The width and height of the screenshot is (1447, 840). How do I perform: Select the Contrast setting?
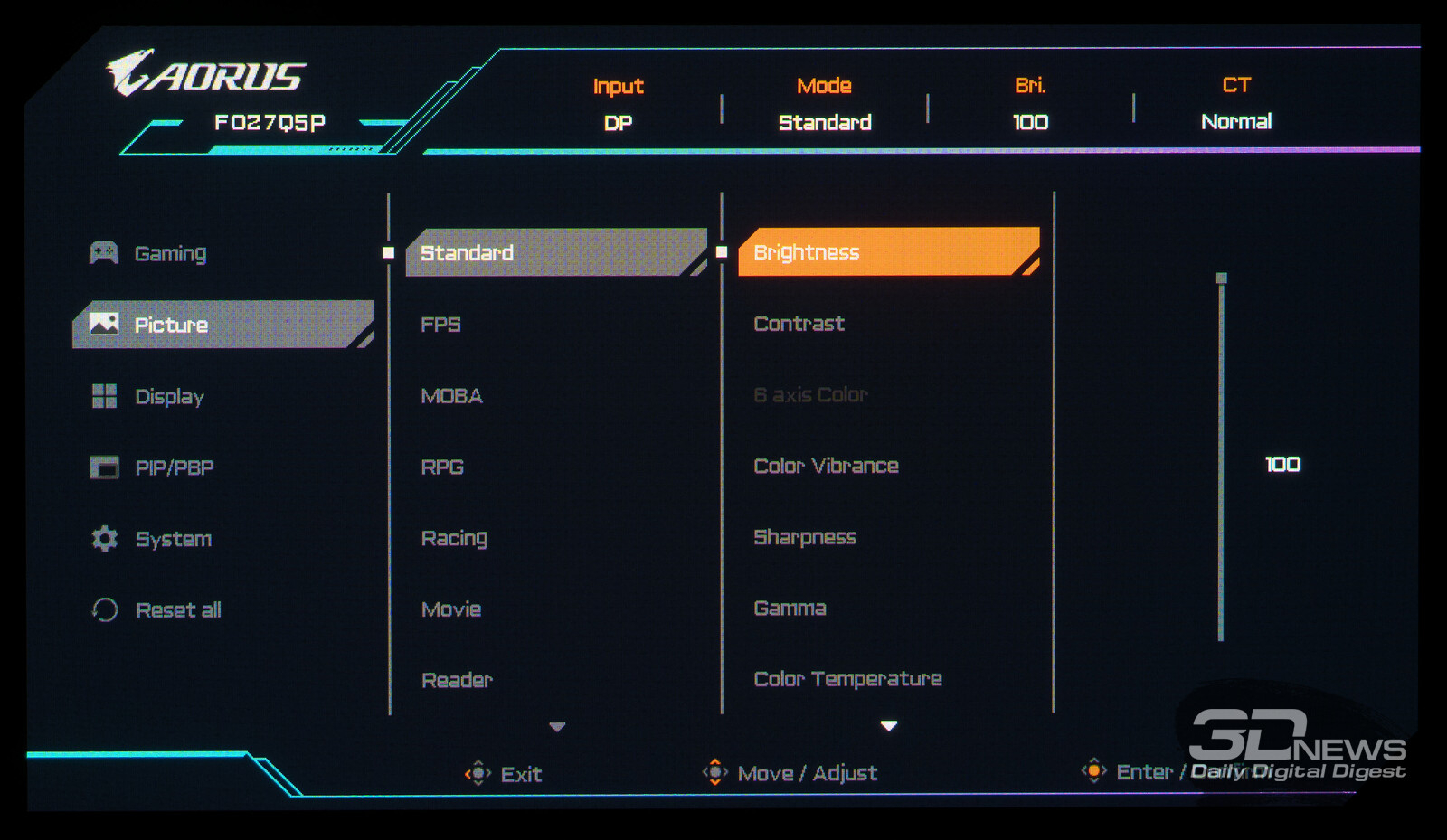pyautogui.click(x=799, y=324)
